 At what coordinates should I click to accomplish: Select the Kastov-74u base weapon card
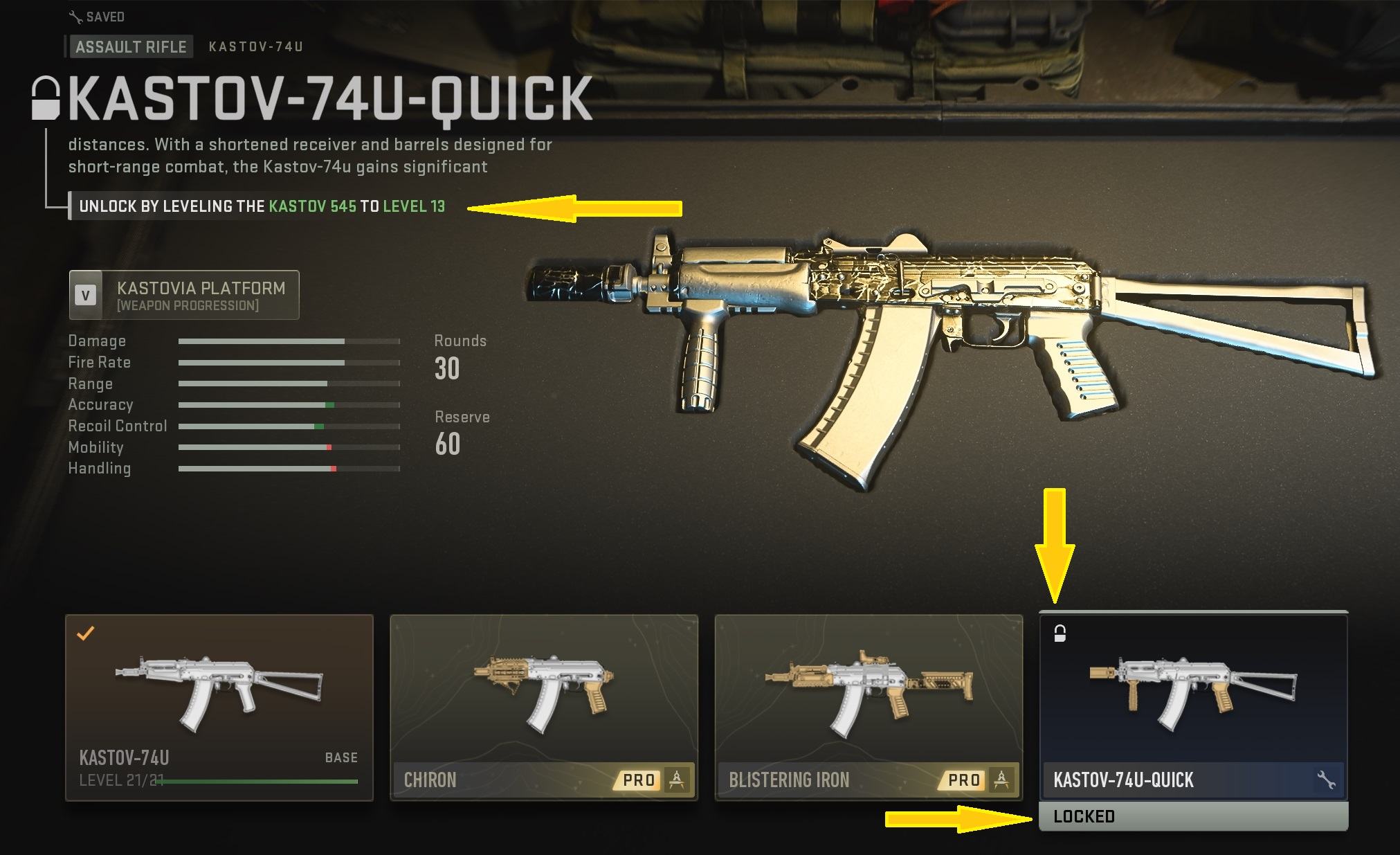(219, 707)
